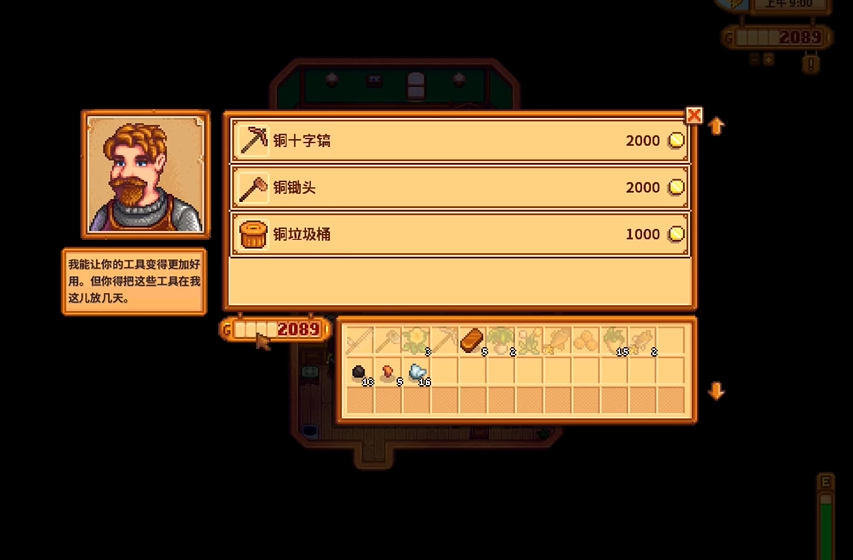This screenshot has width=853, height=560.
Task: Pick the coal stack in inventory
Action: [360, 373]
